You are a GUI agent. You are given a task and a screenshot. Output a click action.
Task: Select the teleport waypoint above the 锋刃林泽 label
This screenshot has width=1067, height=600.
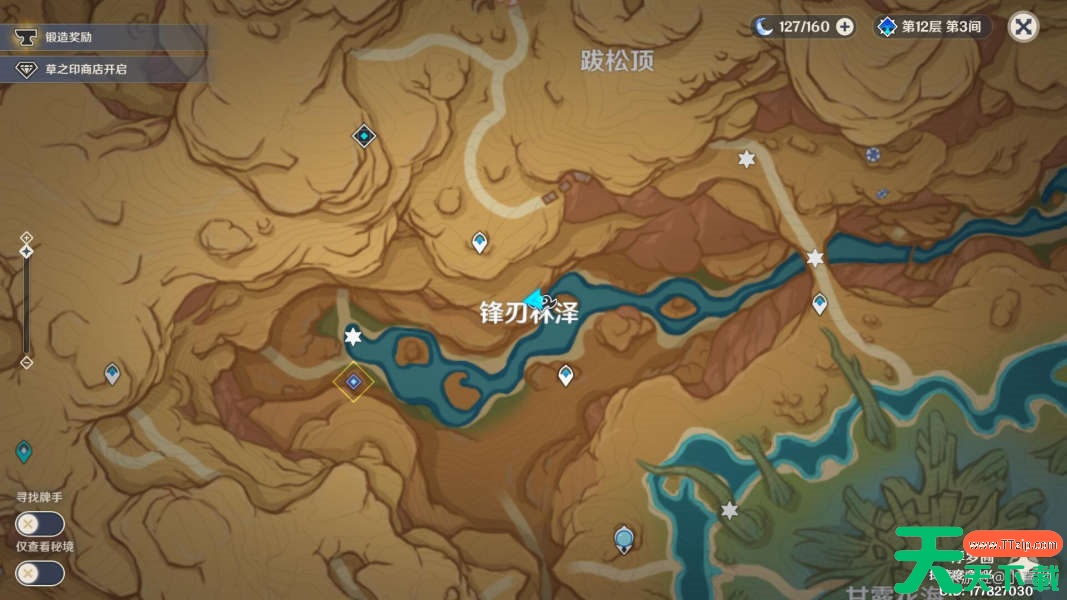tap(480, 241)
